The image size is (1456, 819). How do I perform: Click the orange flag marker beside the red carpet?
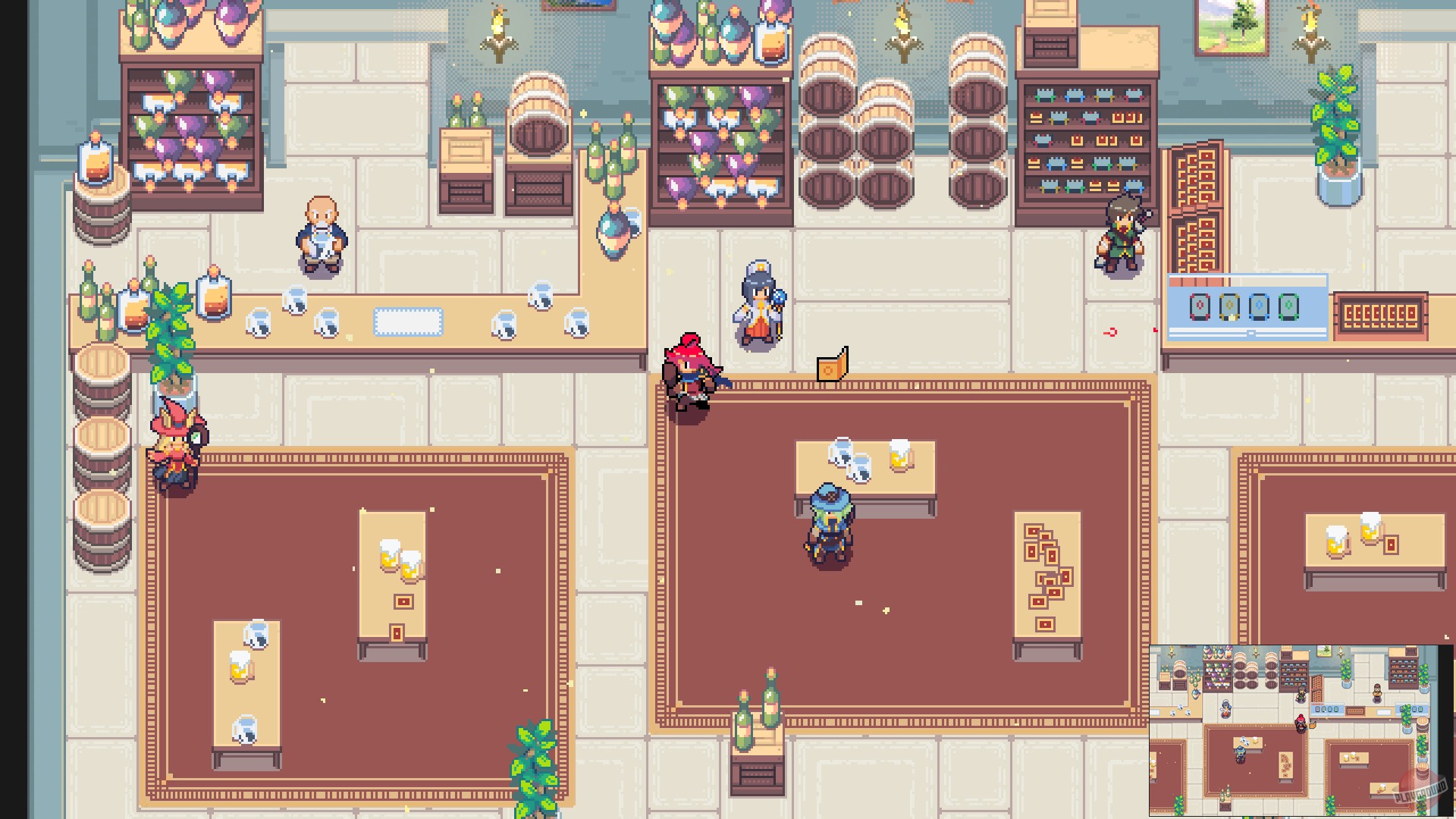(831, 369)
